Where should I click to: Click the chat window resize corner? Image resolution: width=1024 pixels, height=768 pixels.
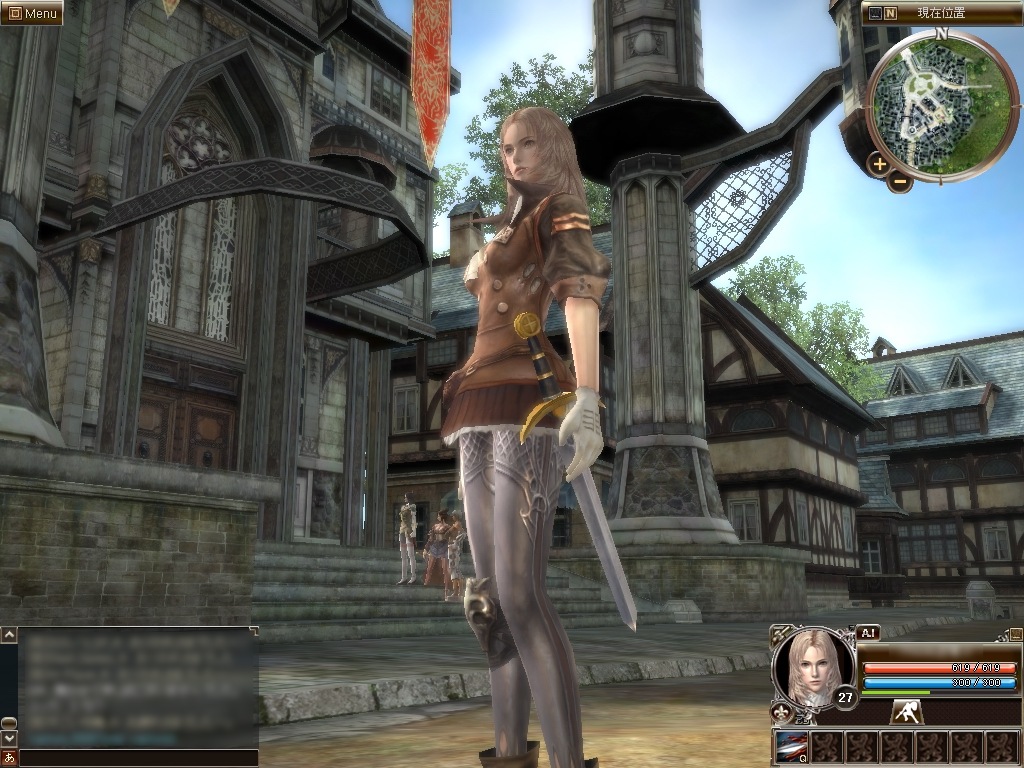coord(254,631)
